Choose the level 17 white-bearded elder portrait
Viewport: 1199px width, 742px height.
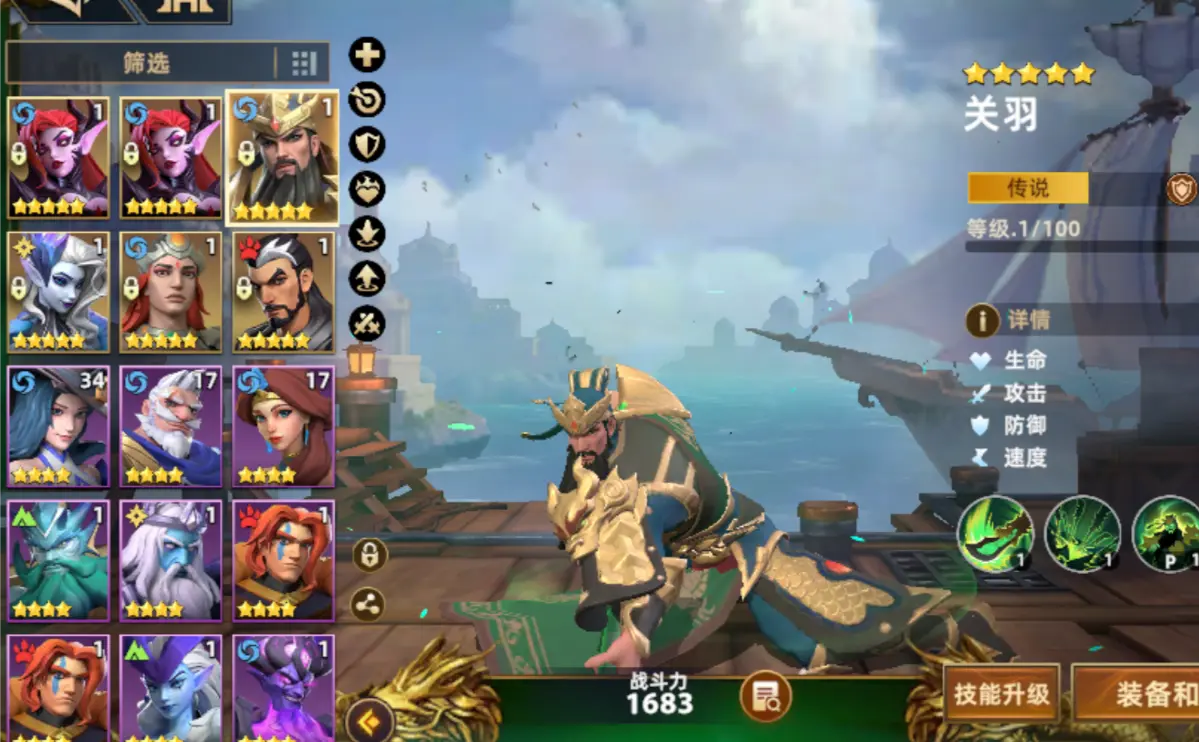pos(170,426)
